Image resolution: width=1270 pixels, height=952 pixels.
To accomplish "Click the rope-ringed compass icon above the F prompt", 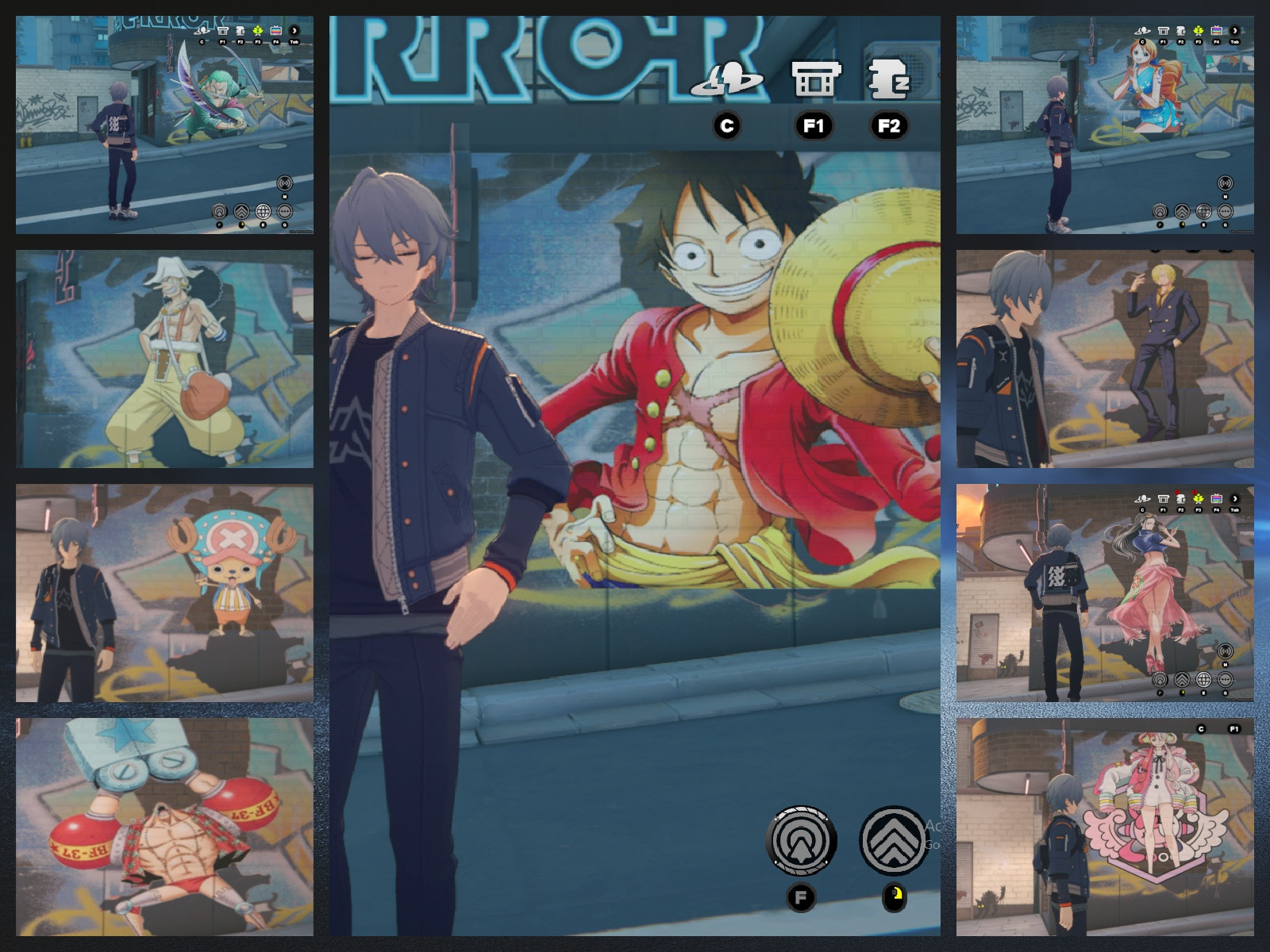I will tap(802, 839).
